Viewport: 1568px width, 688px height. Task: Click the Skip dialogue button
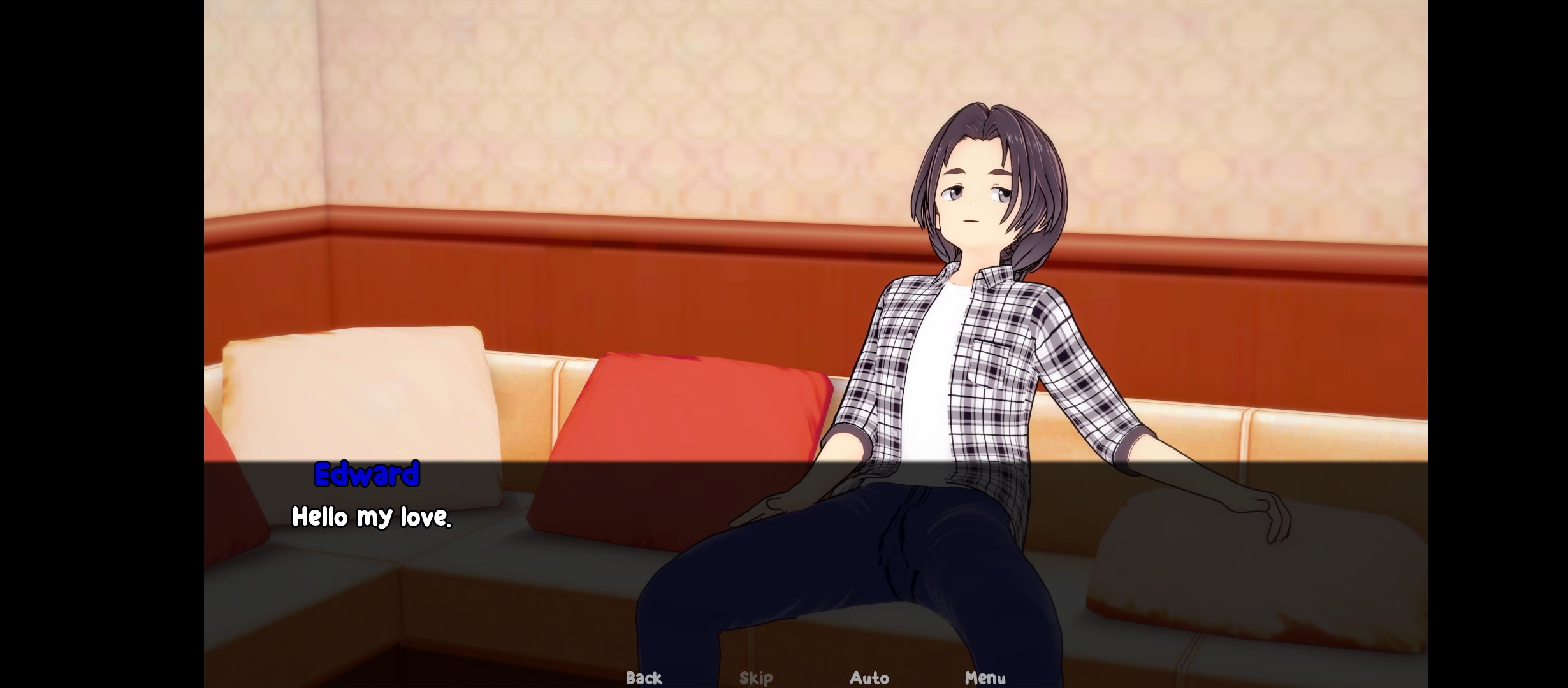756,677
